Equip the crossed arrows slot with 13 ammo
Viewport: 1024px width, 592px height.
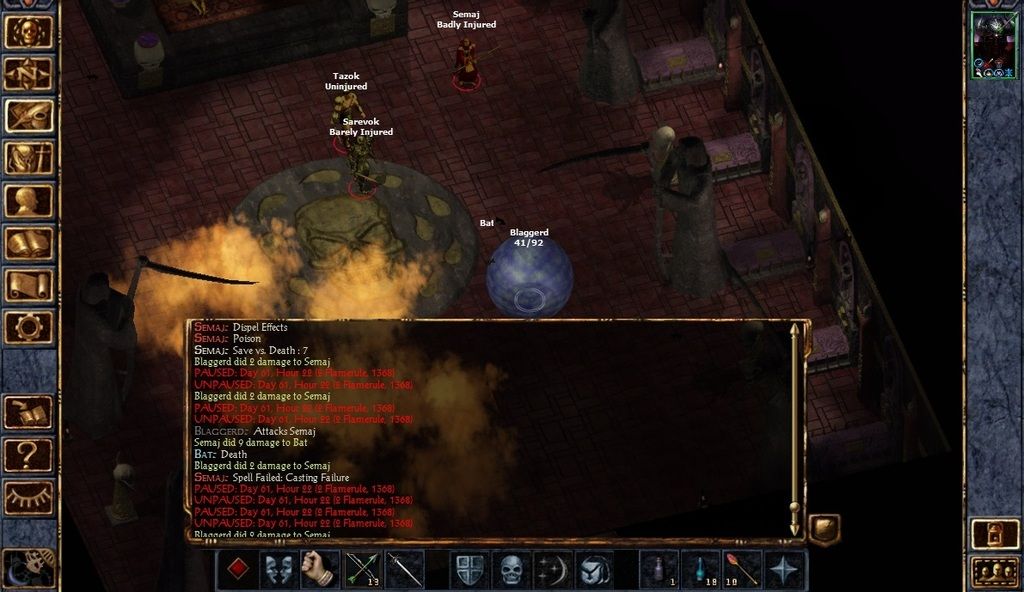[362, 570]
